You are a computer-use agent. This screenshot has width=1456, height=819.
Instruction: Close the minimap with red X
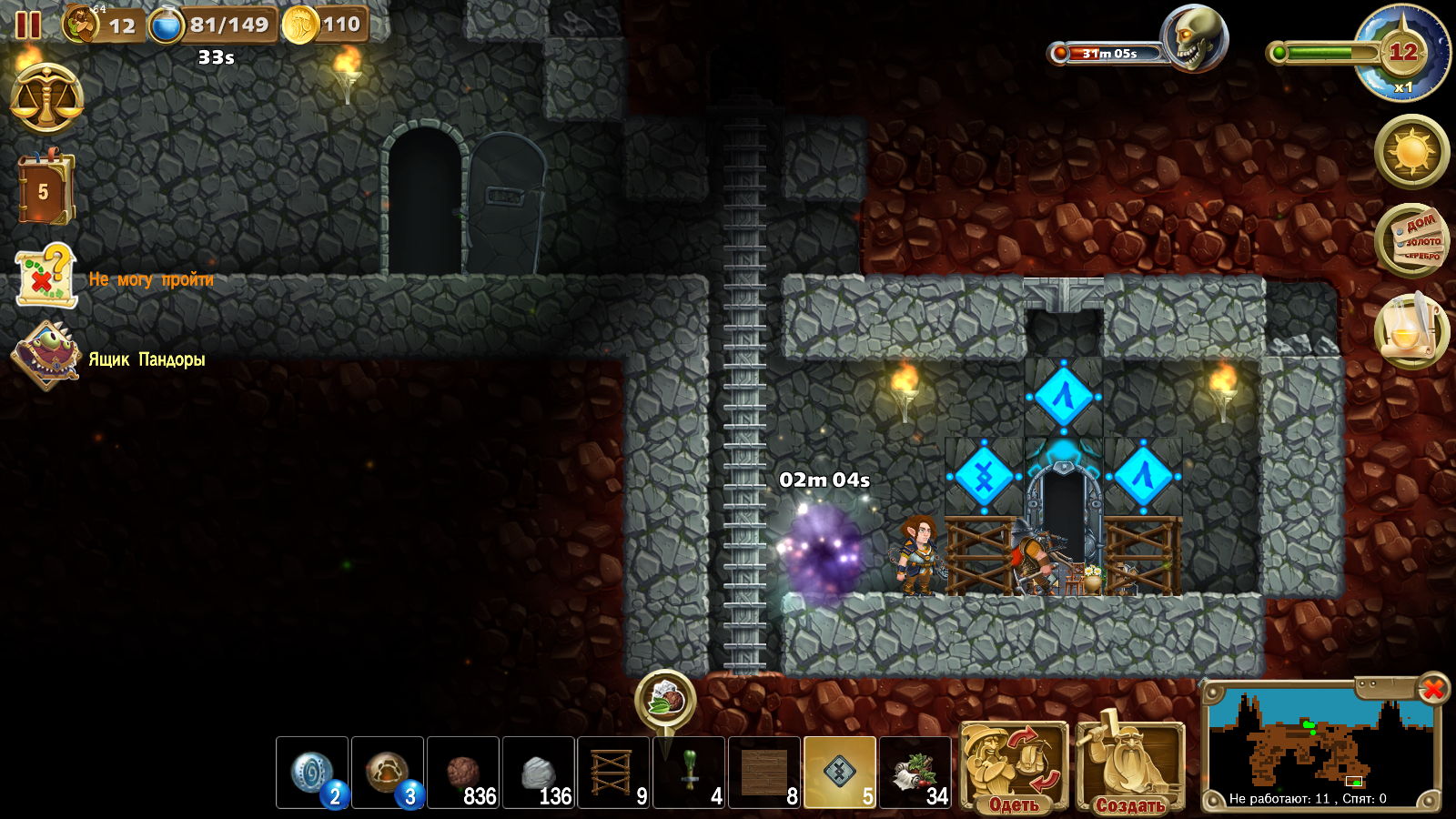click(x=1432, y=689)
